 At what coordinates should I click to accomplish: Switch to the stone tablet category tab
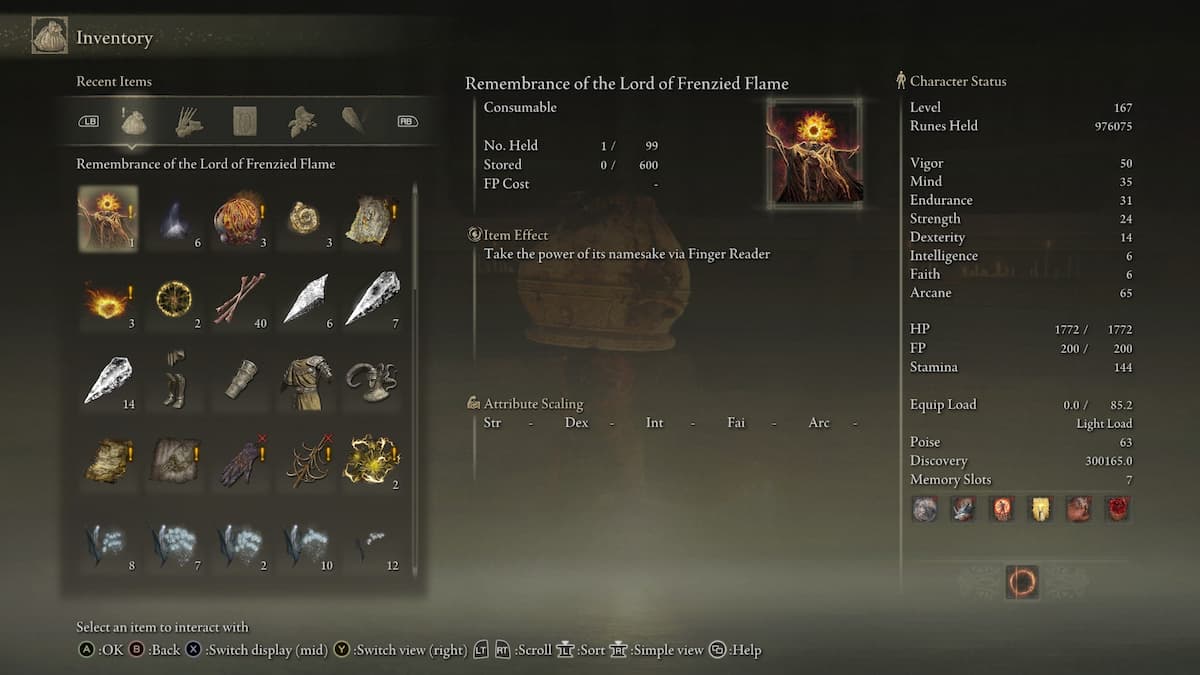click(x=245, y=122)
